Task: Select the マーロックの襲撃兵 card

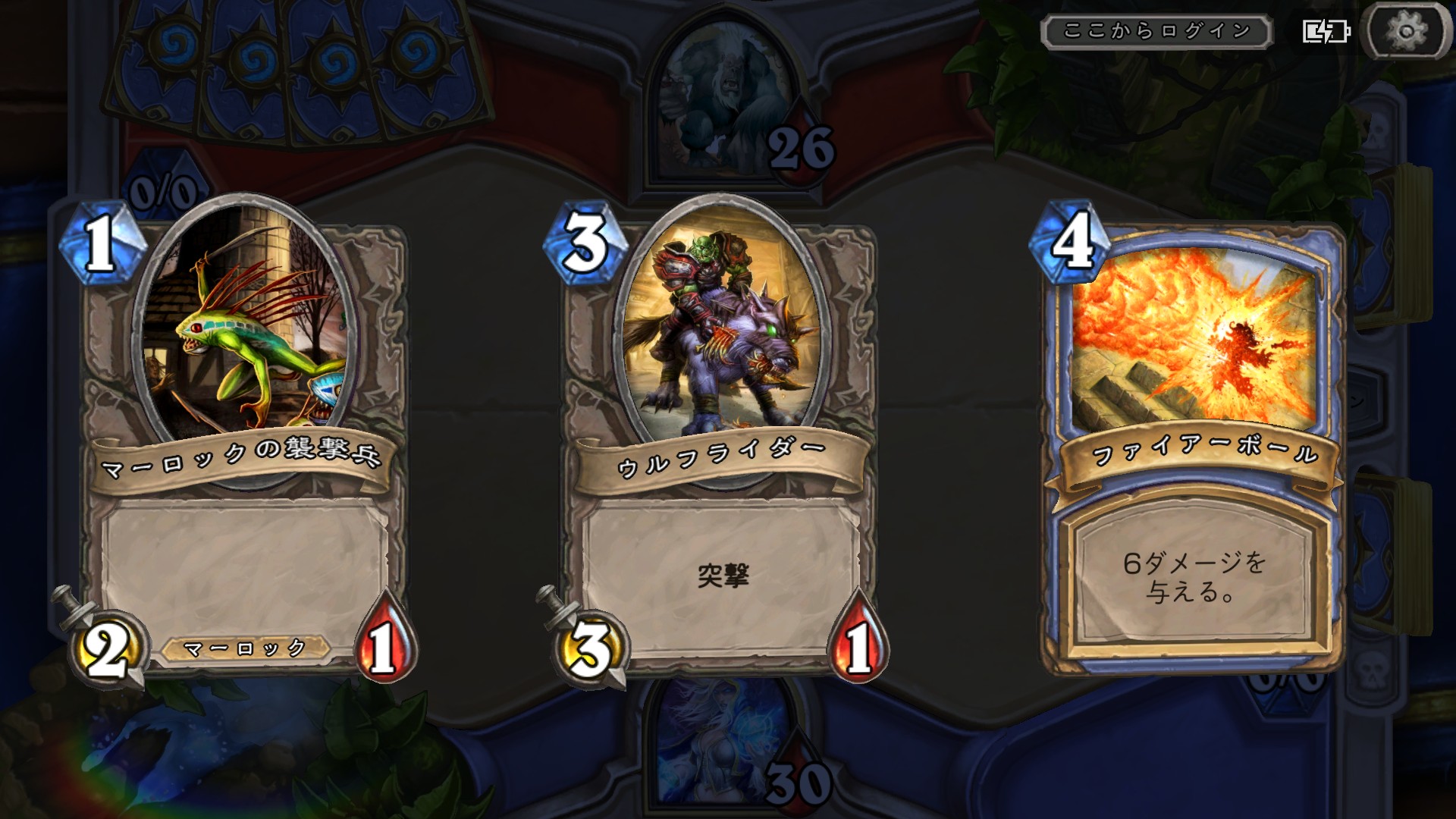Action: (243, 440)
